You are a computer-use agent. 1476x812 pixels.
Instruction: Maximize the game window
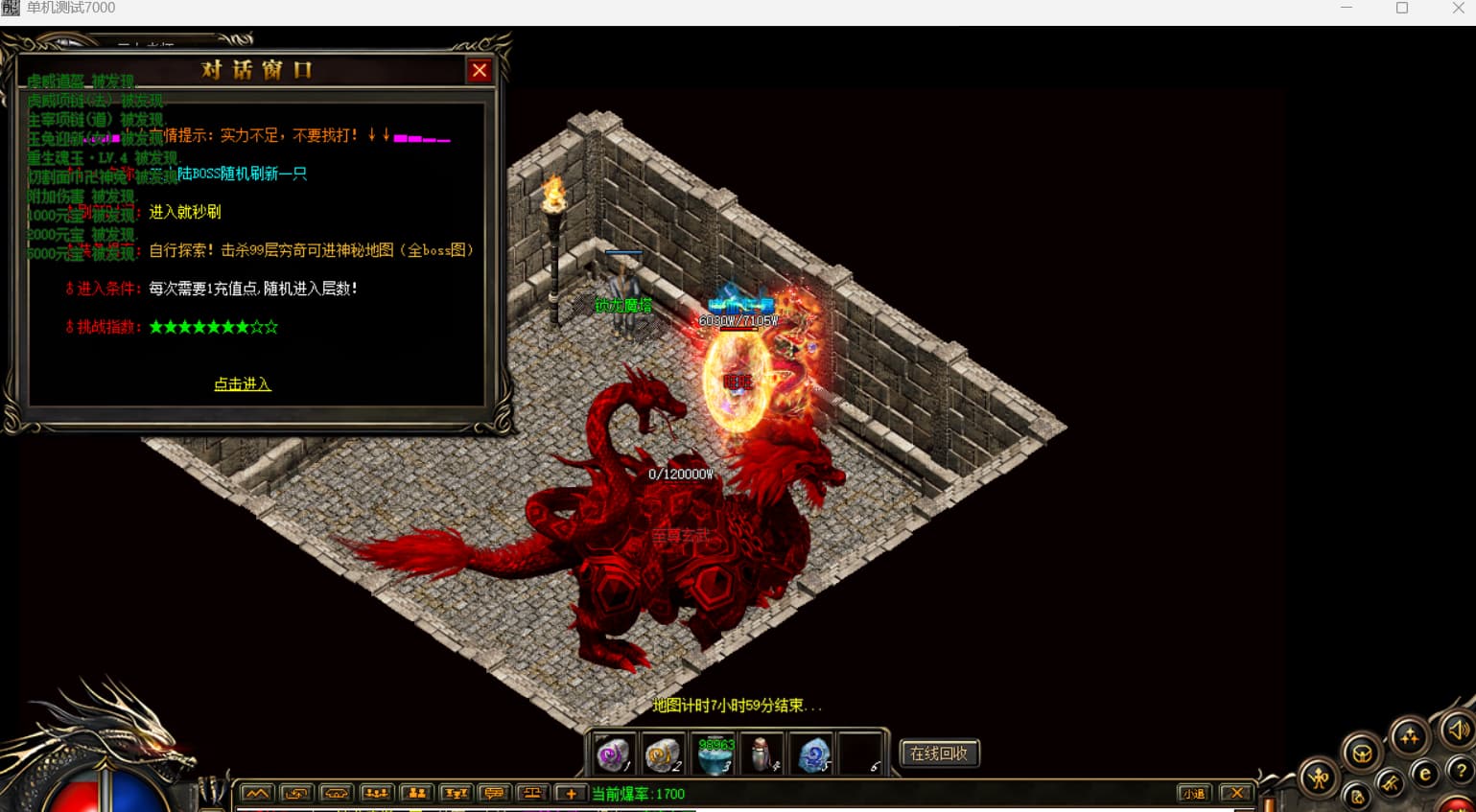(1401, 8)
